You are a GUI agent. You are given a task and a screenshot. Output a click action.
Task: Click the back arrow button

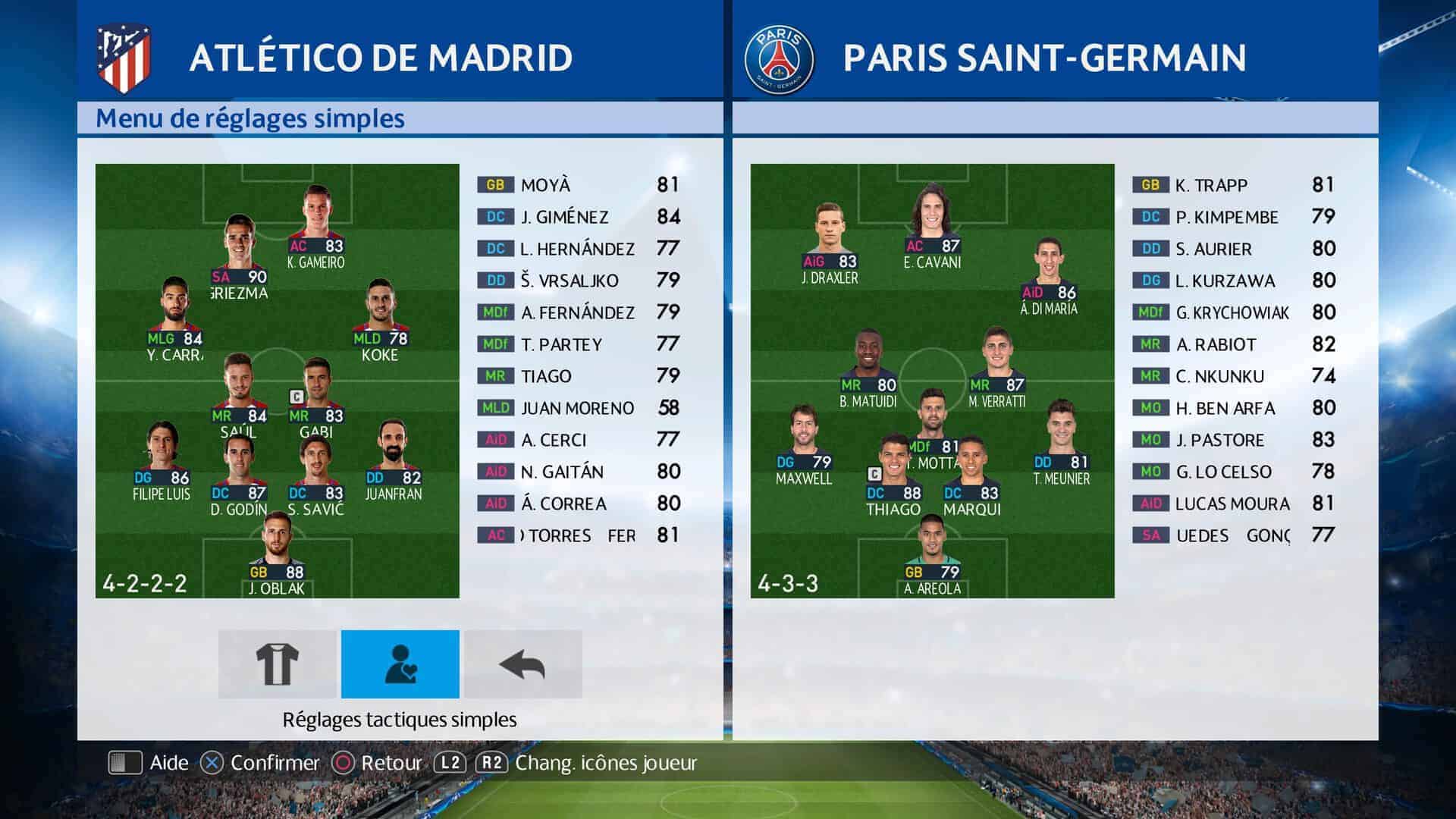click(x=523, y=664)
